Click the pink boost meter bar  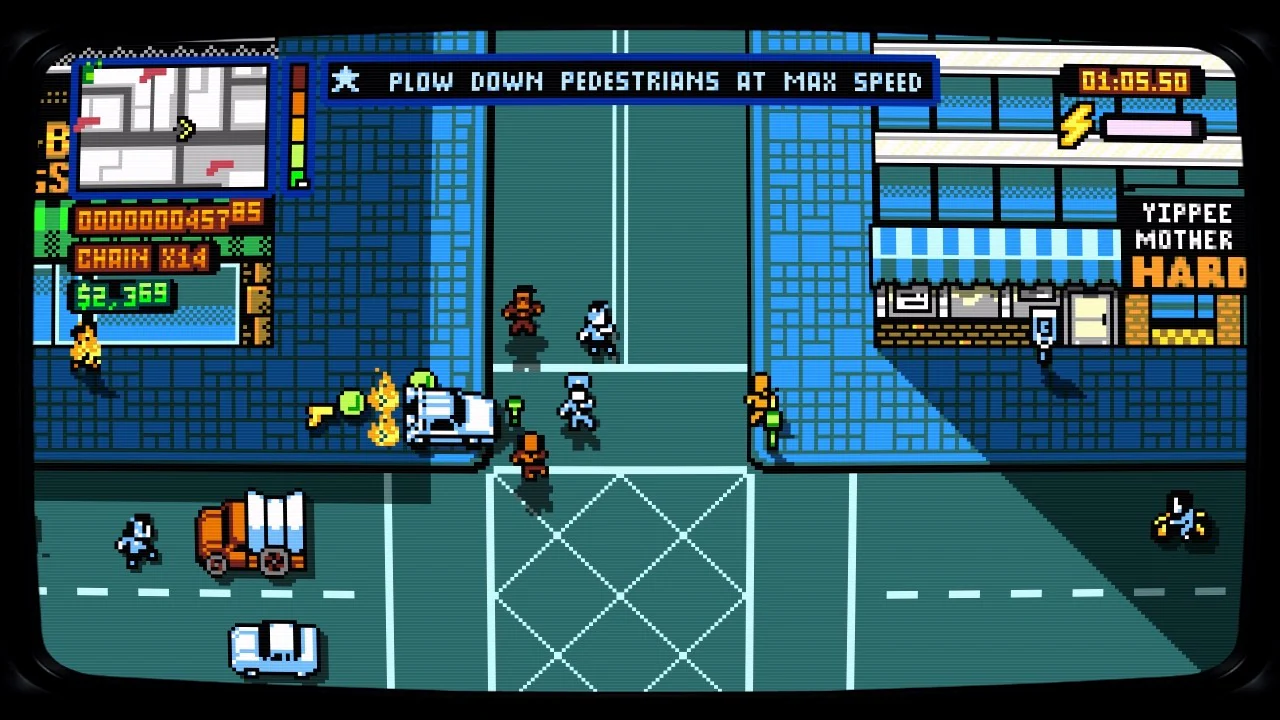[1150, 128]
